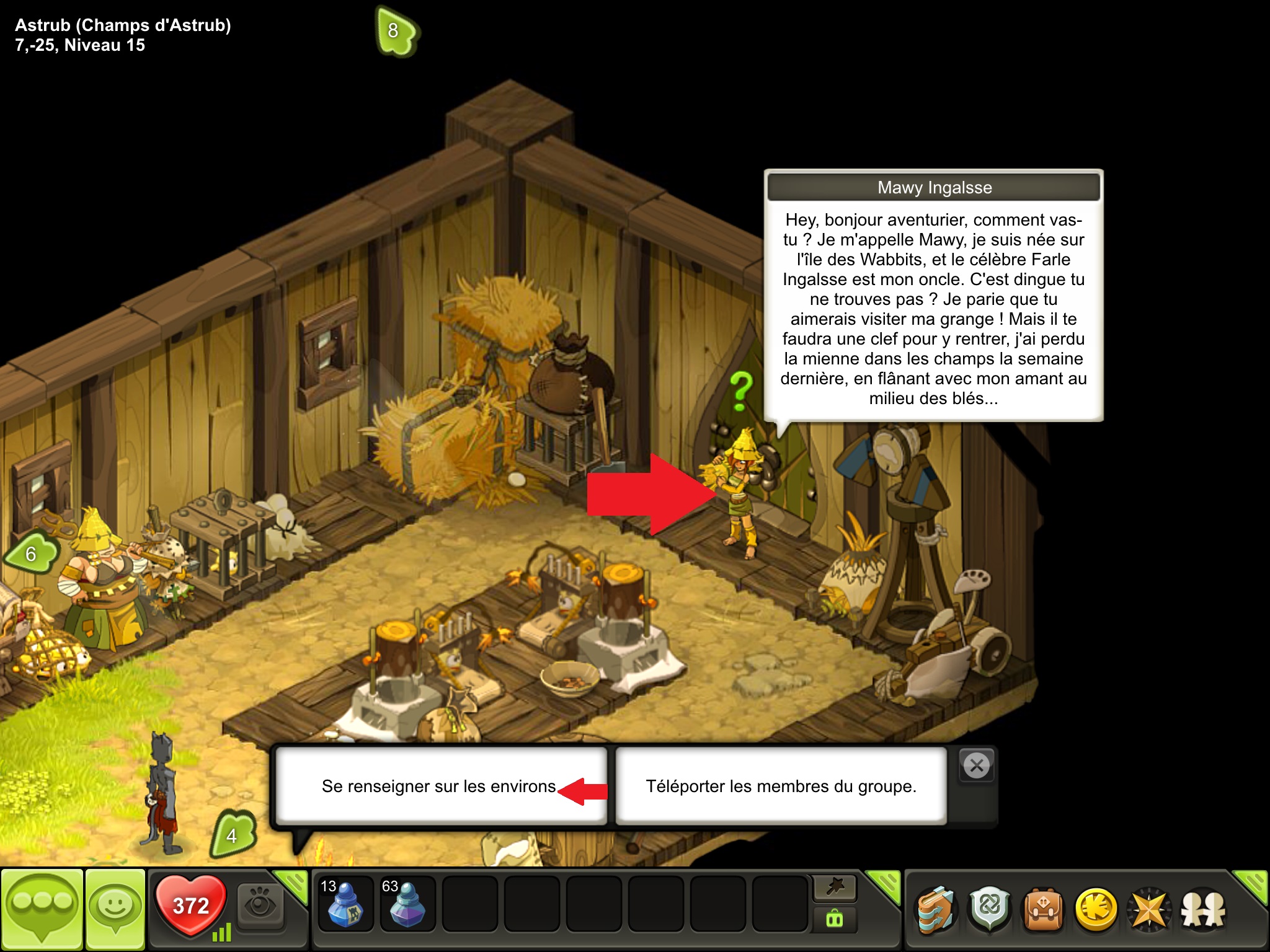Open the smiley emote menu
1270x952 pixels.
115,909
